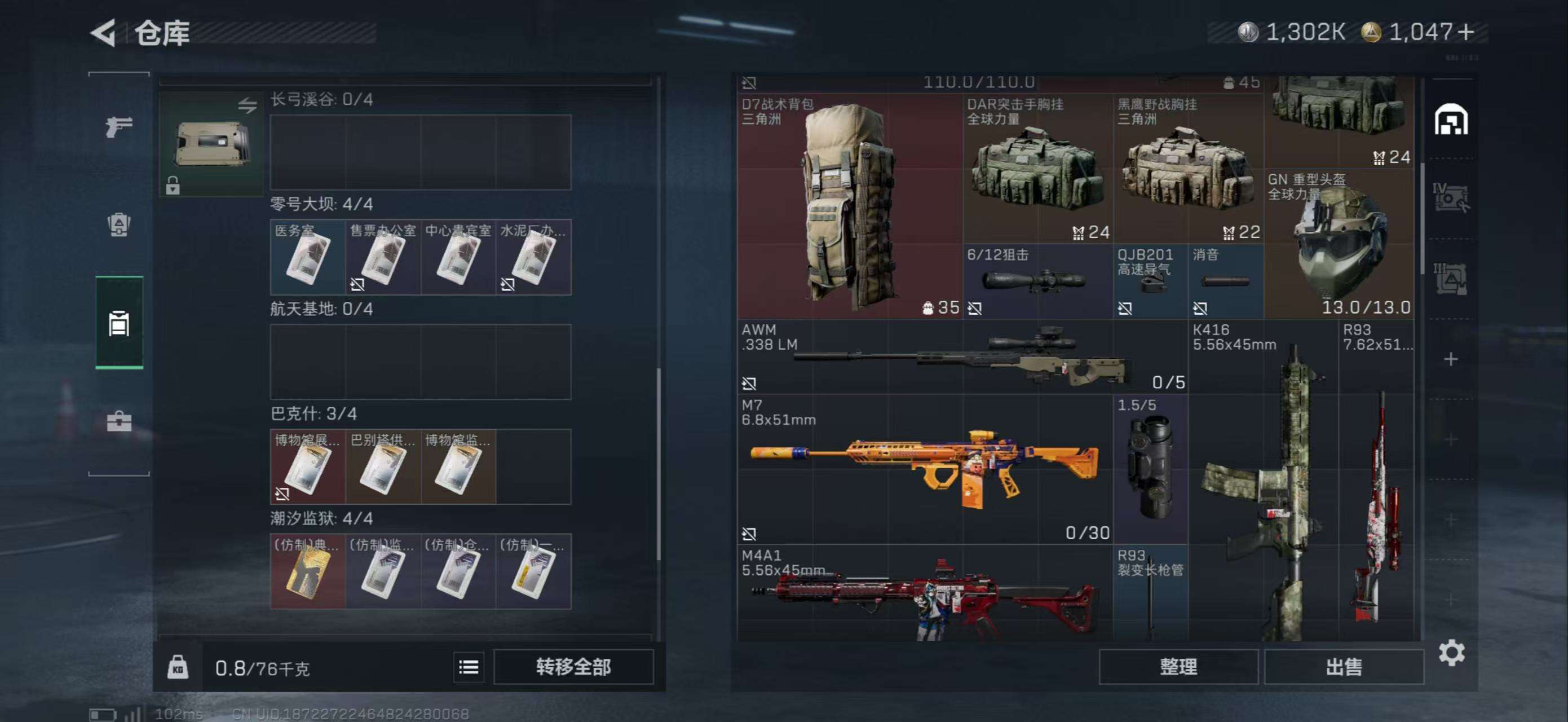Pick the orange M7 rifle
The width and height of the screenshot is (1568, 722).
pyautogui.click(x=924, y=469)
